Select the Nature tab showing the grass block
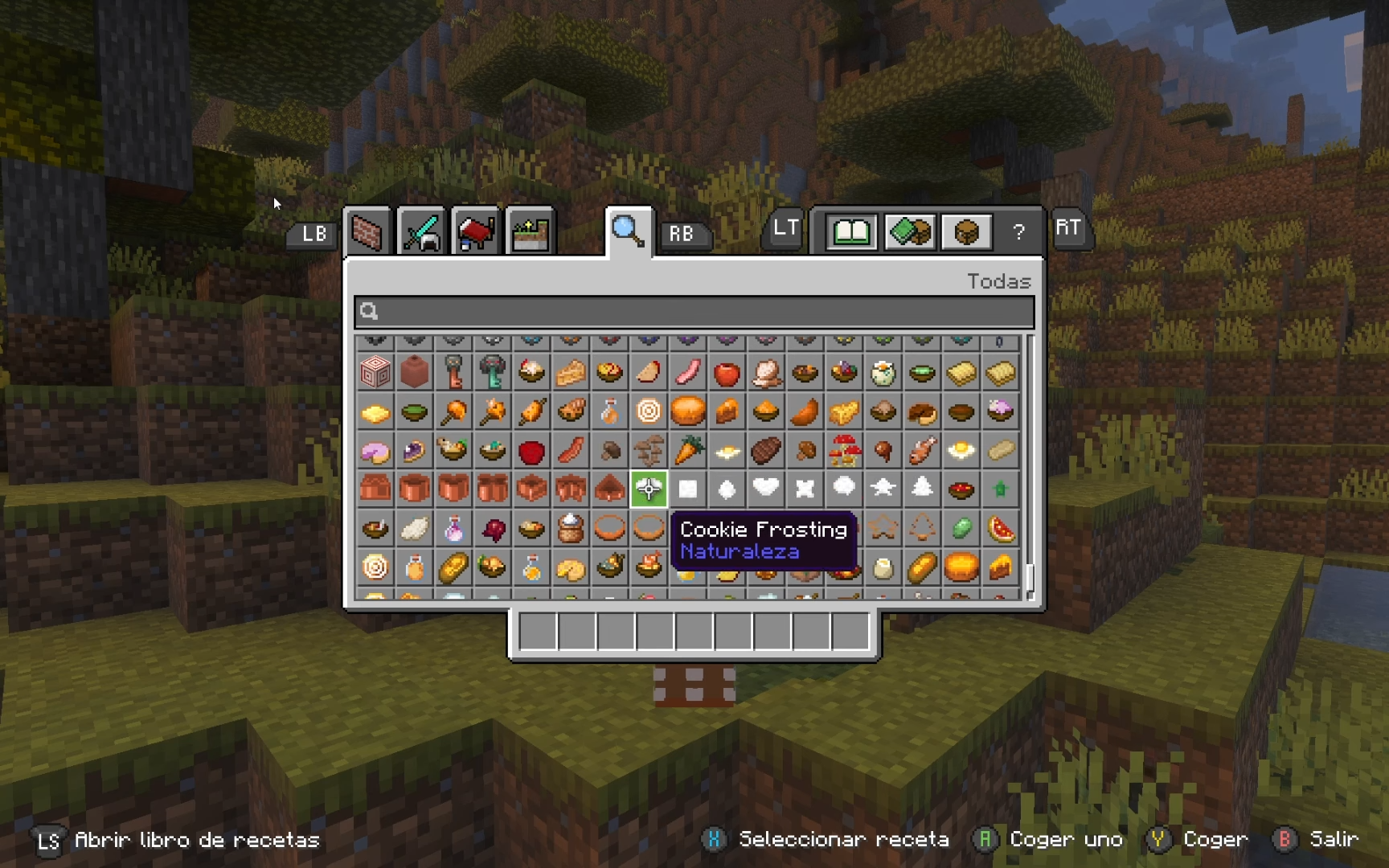 click(x=530, y=231)
